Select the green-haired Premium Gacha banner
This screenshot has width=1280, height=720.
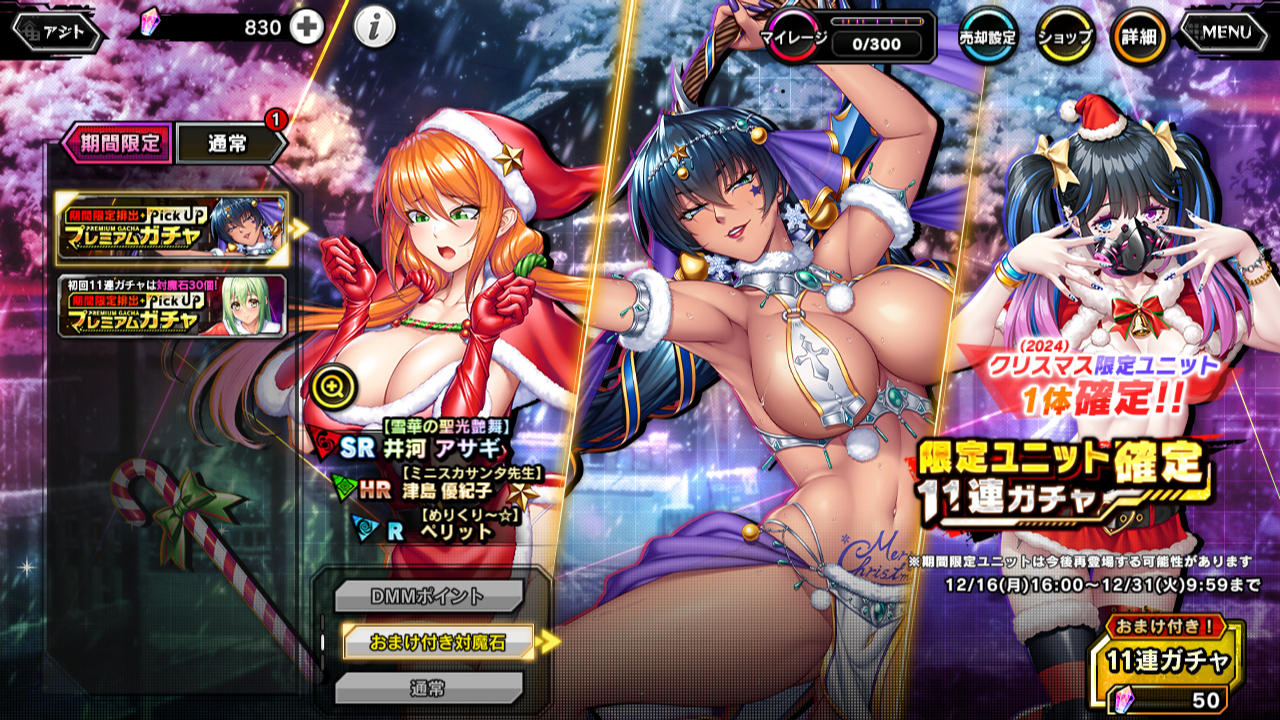(171, 306)
